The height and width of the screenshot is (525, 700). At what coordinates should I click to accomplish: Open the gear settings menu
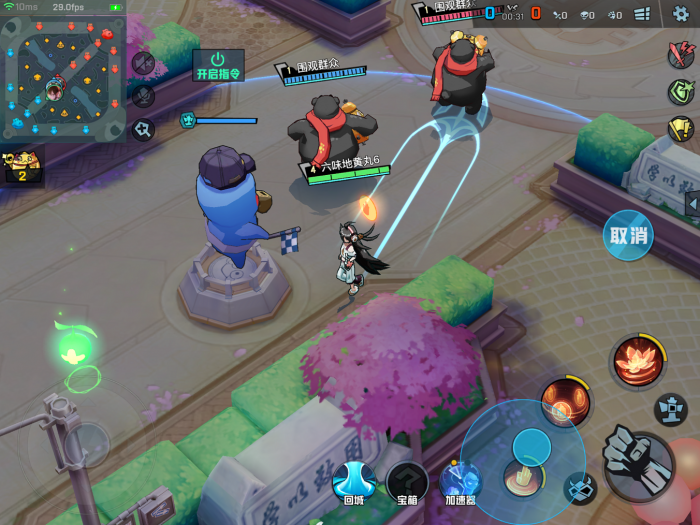(x=681, y=13)
